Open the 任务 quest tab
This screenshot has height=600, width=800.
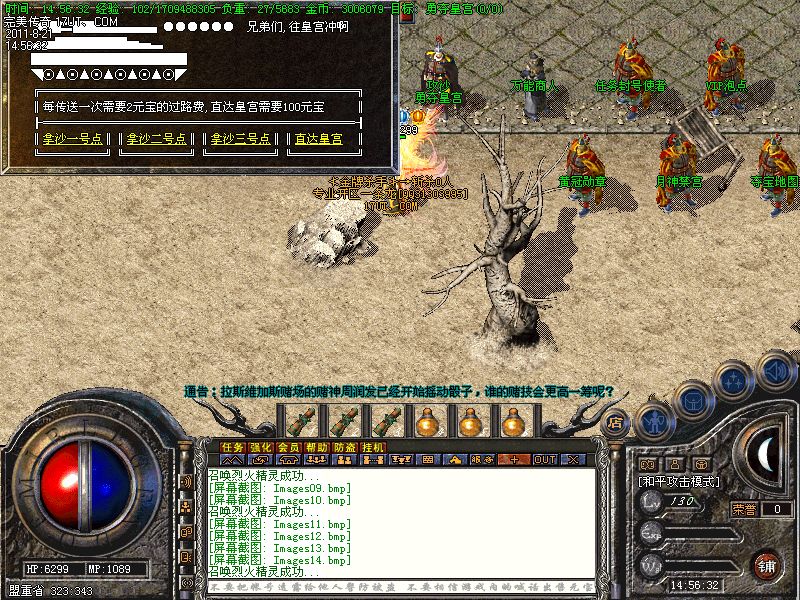tap(233, 447)
